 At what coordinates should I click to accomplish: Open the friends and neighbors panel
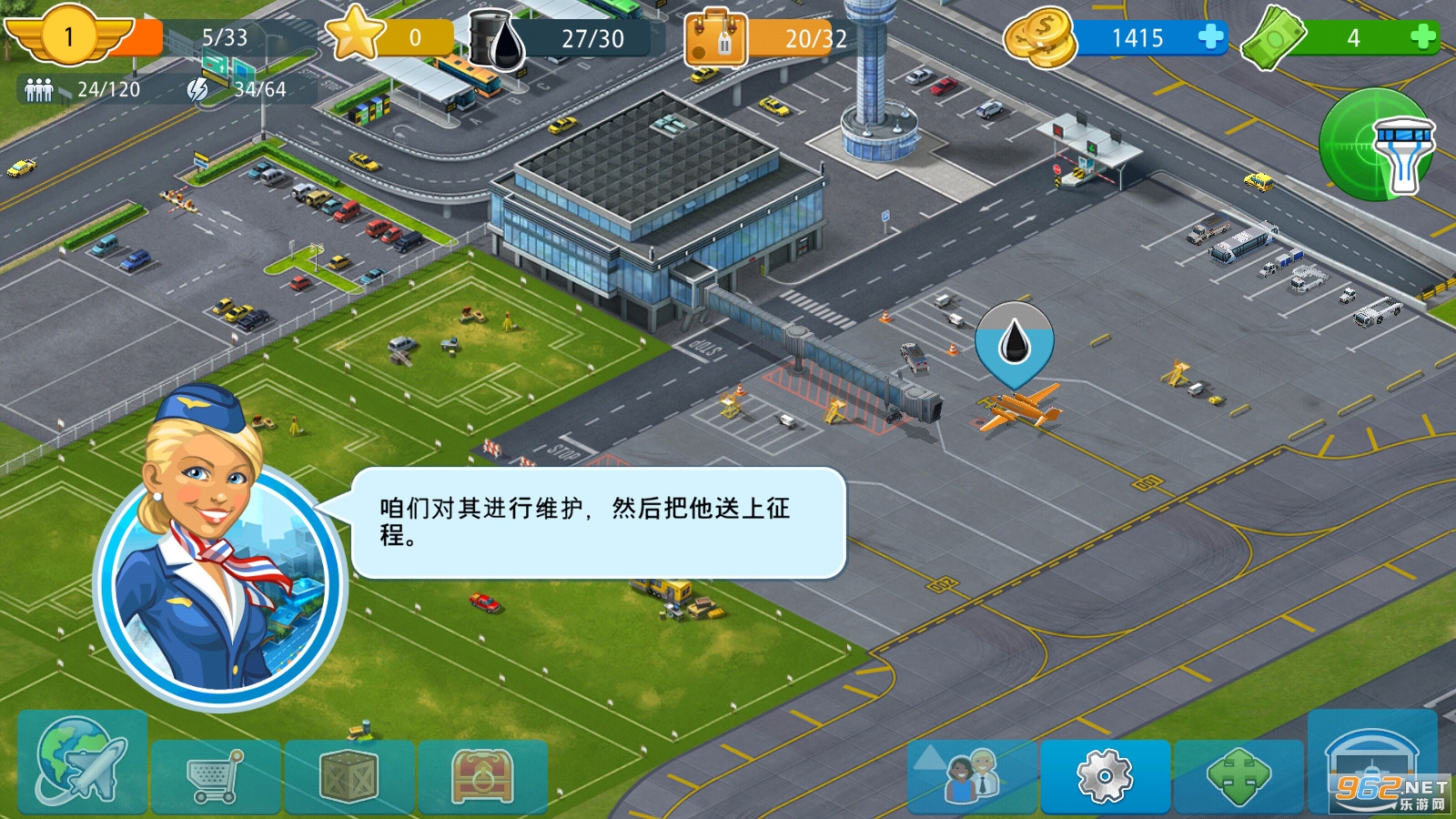point(972,776)
